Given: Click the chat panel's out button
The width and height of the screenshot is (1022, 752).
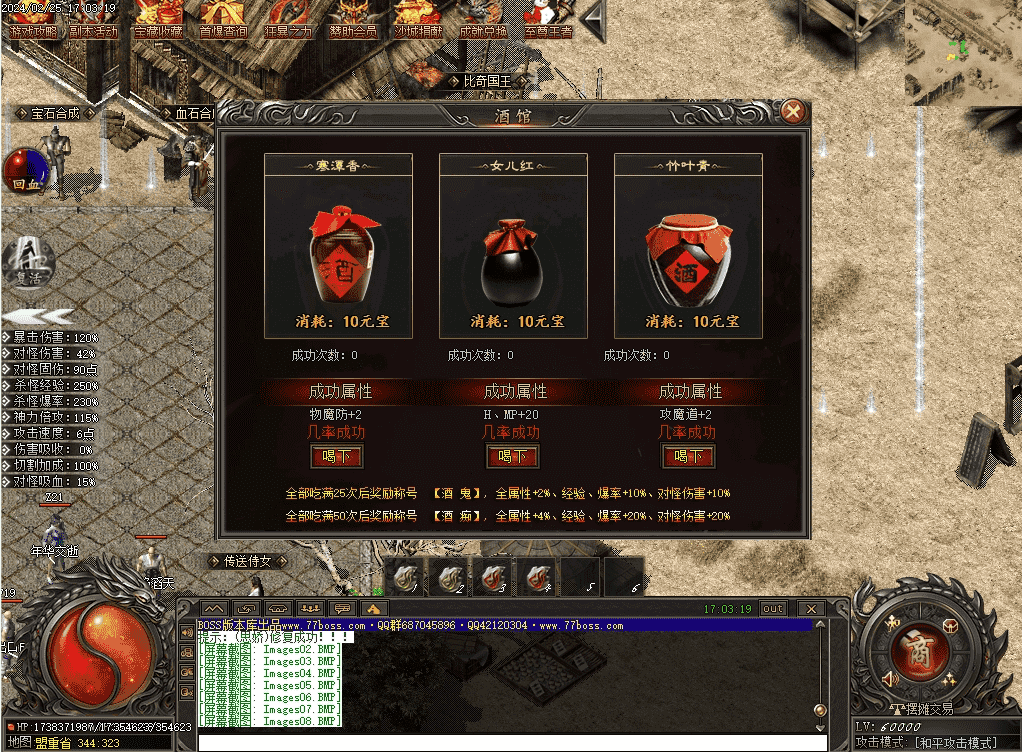Looking at the screenshot, I should [772, 608].
